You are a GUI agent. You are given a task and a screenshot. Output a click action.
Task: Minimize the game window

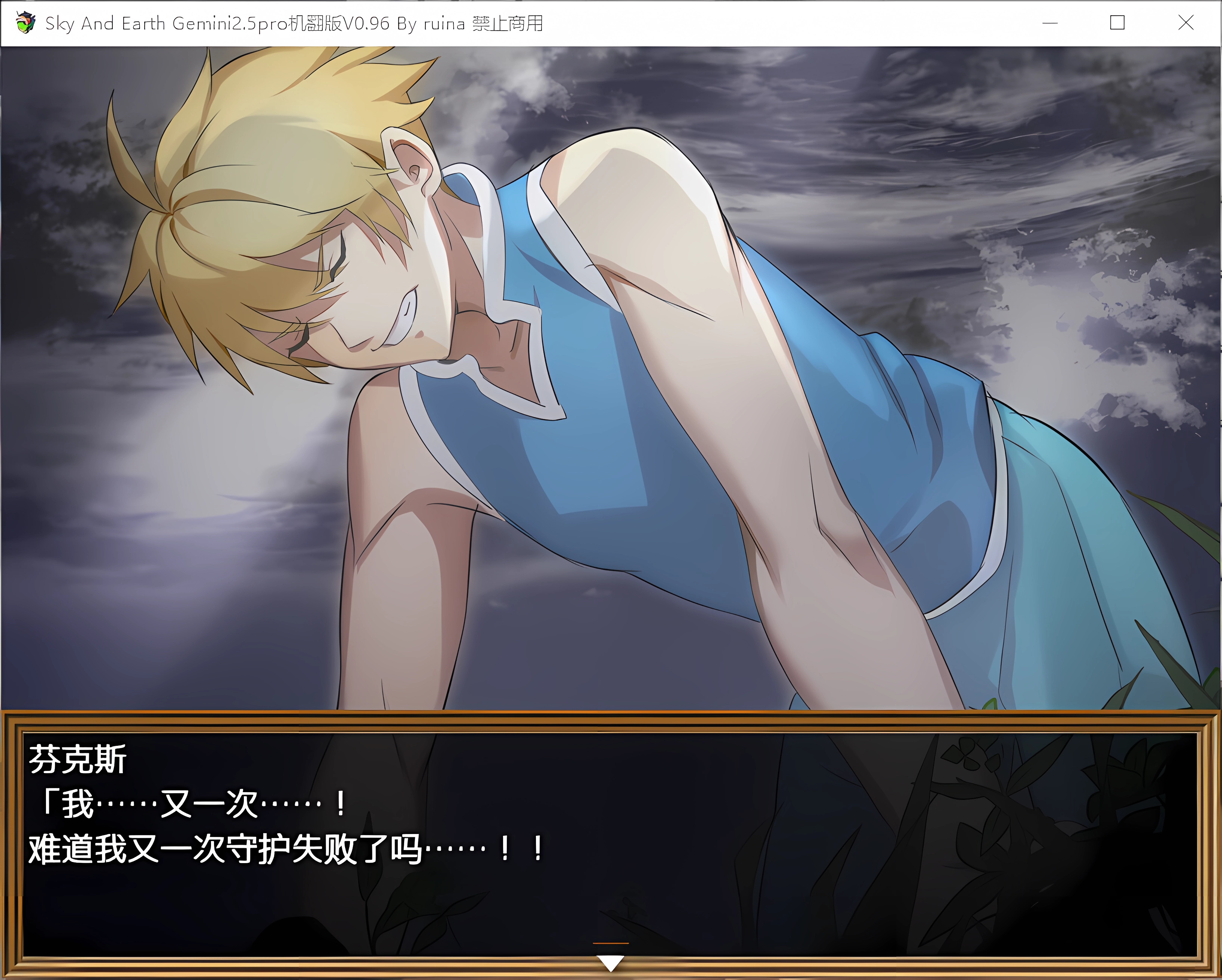[x=1050, y=23]
